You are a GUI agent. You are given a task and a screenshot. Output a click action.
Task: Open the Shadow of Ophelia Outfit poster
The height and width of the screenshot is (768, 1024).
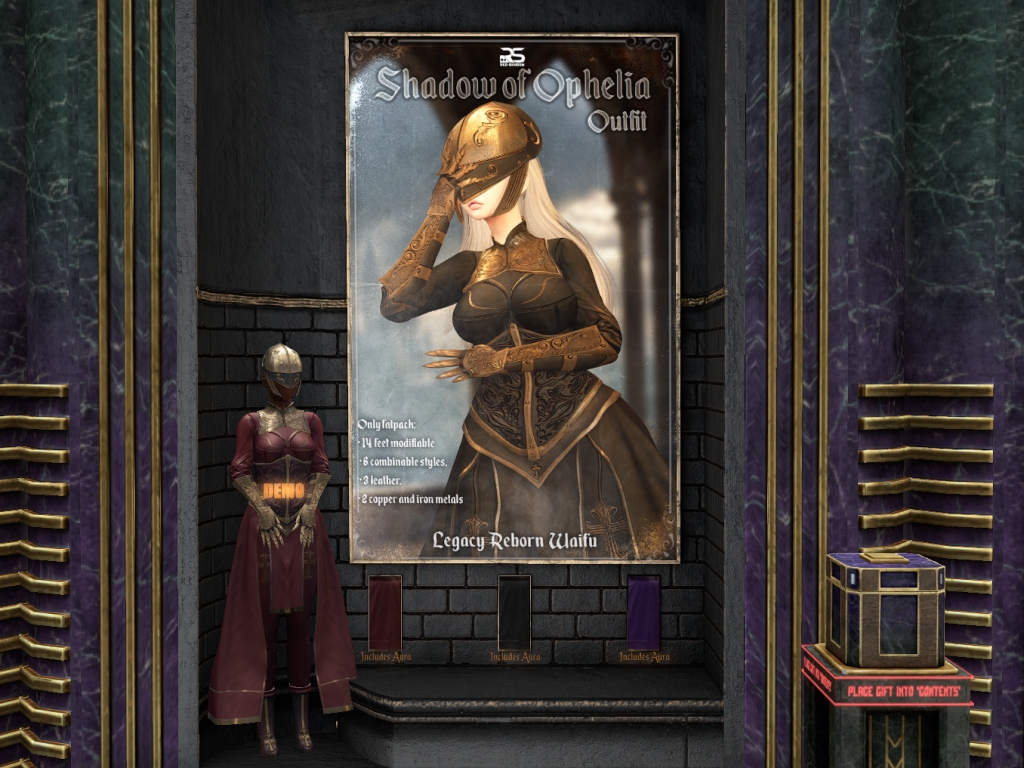click(512, 298)
